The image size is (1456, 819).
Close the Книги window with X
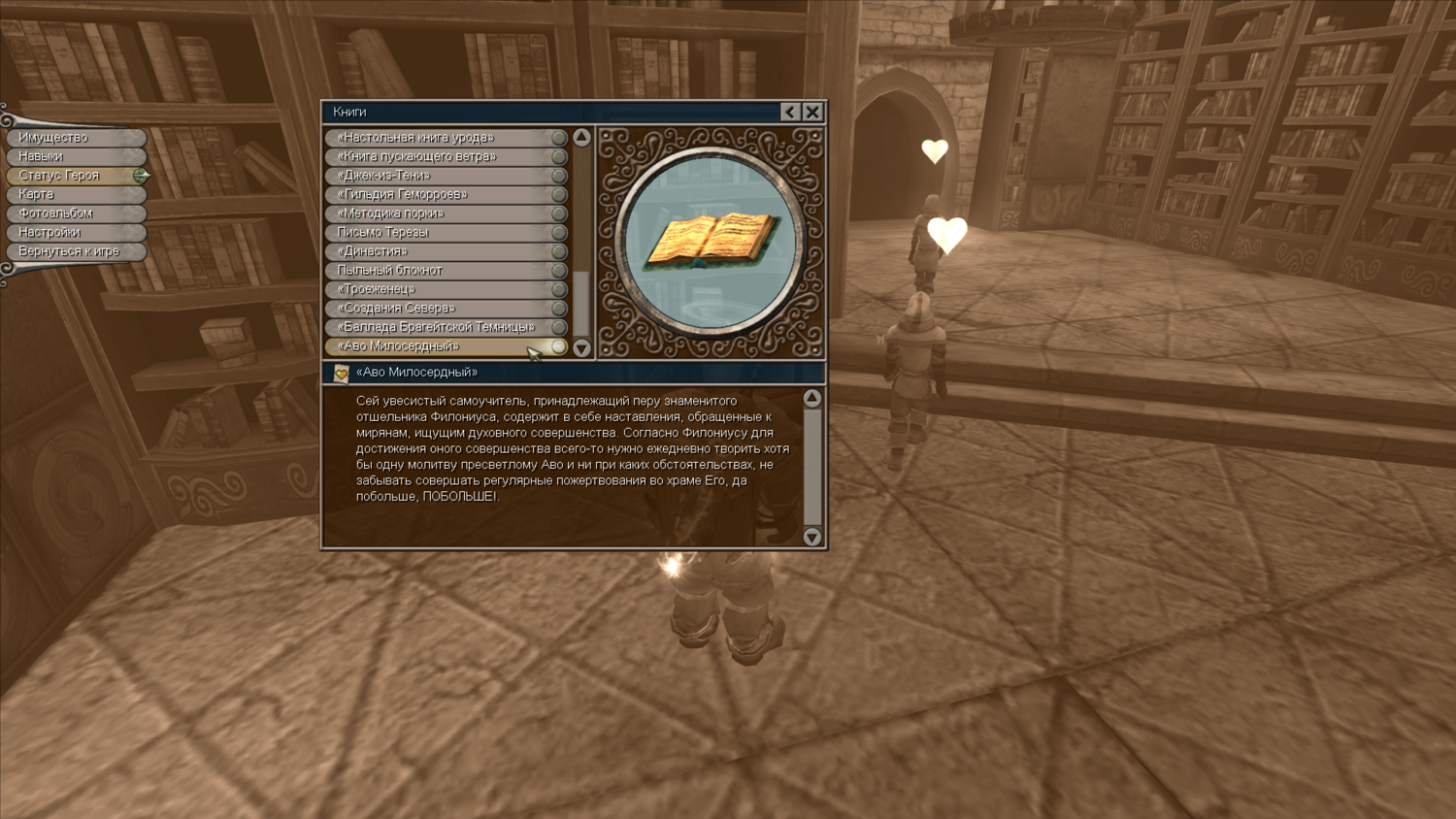812,112
